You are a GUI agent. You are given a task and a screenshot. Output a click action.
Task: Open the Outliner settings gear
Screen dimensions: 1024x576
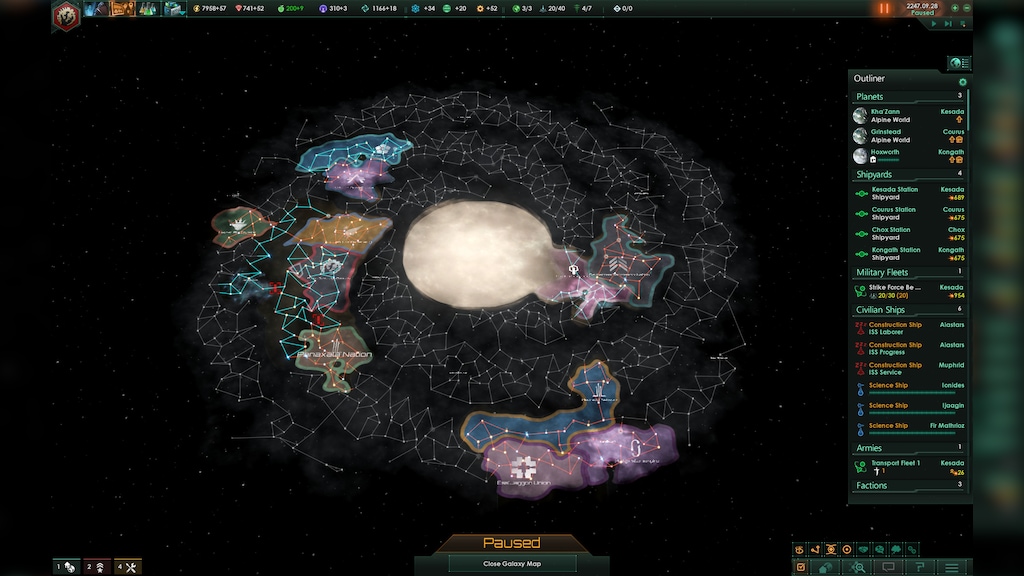click(x=962, y=82)
